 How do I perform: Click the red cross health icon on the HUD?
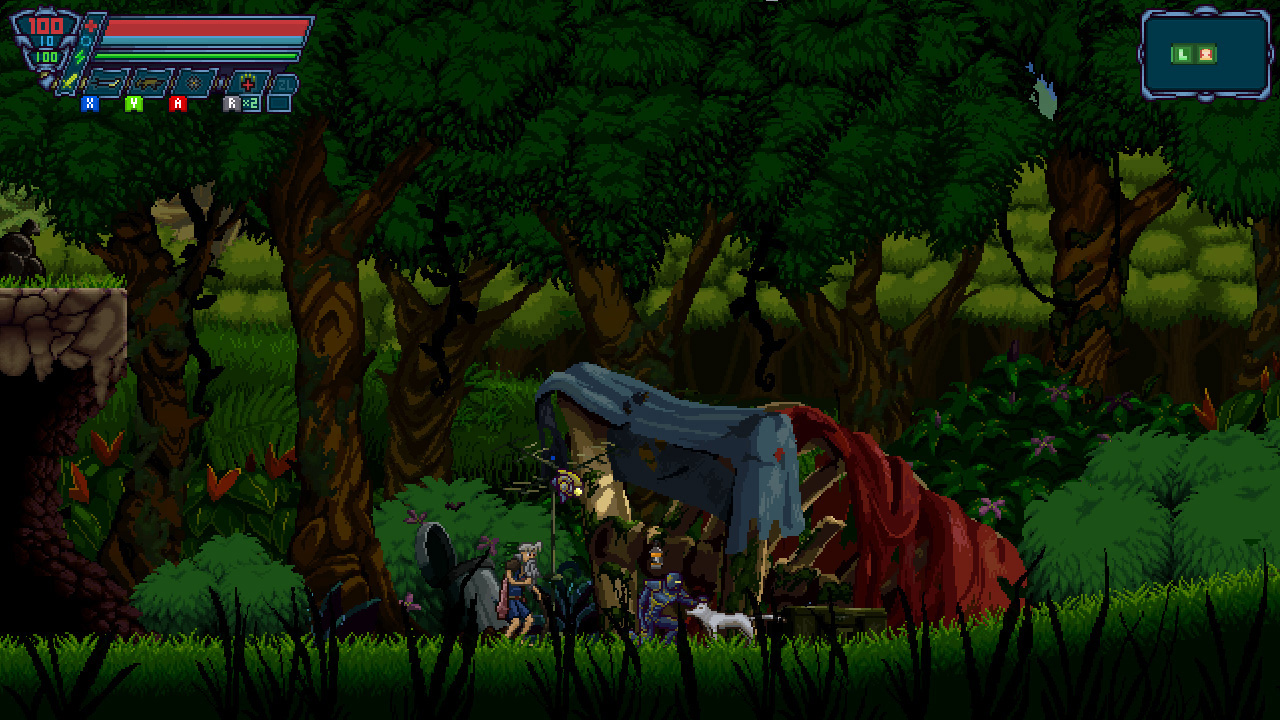tap(90, 24)
